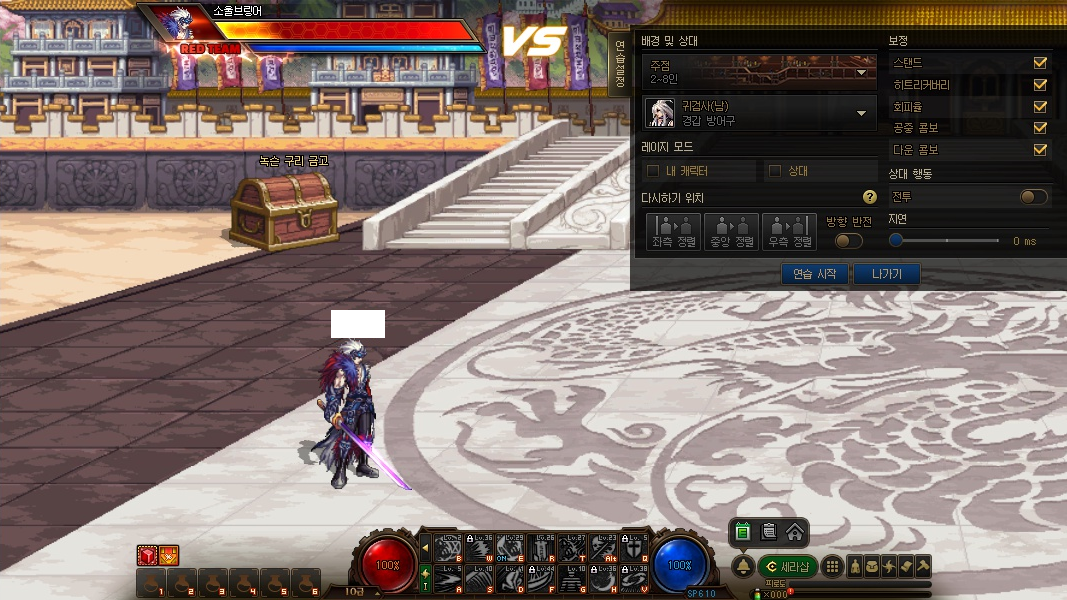Turn on the 전투 opponent behavior toggle
Screen dimensions: 1067x600
[x=1033, y=197]
